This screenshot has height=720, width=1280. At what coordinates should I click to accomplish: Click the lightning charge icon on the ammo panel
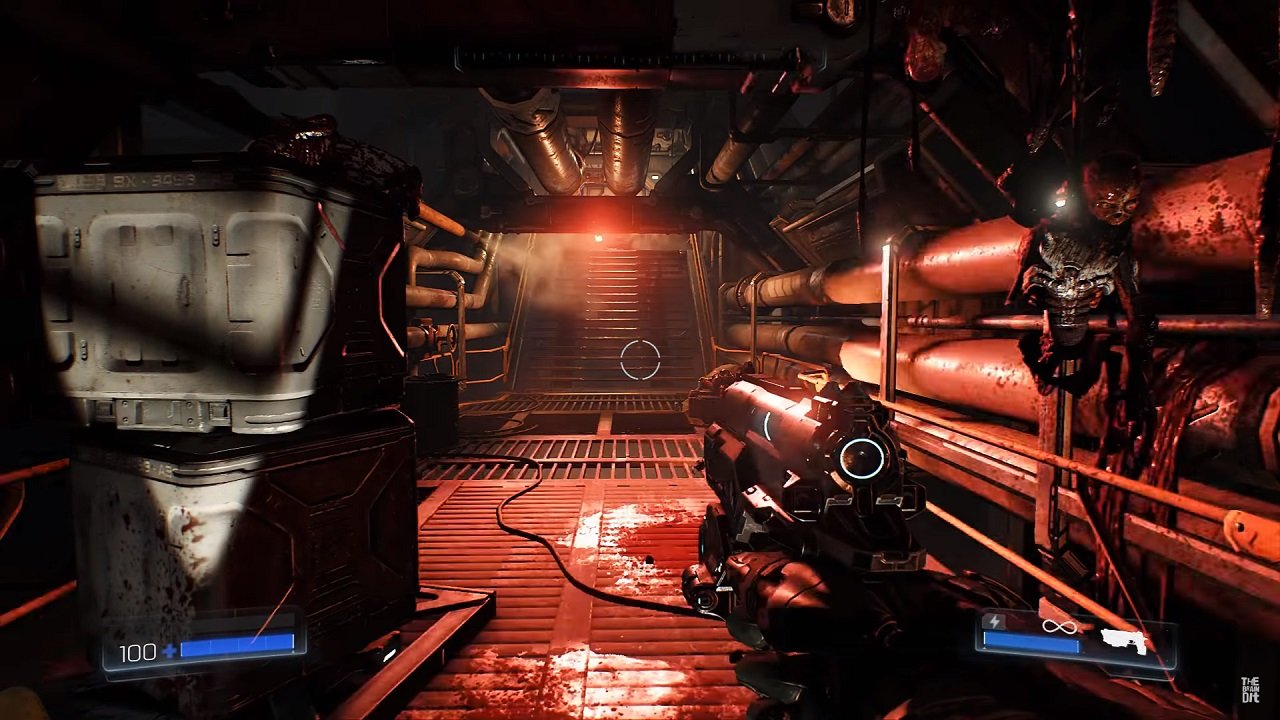(x=994, y=622)
